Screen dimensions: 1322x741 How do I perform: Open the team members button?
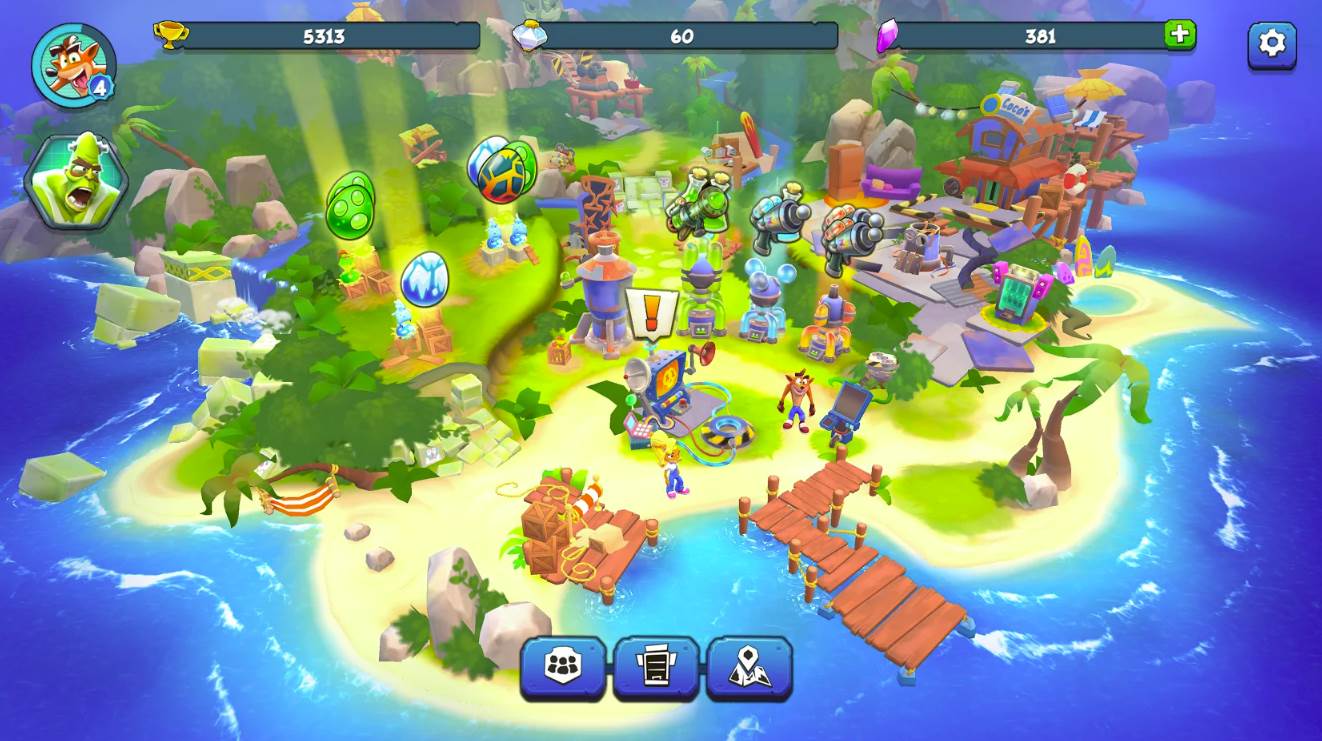563,667
